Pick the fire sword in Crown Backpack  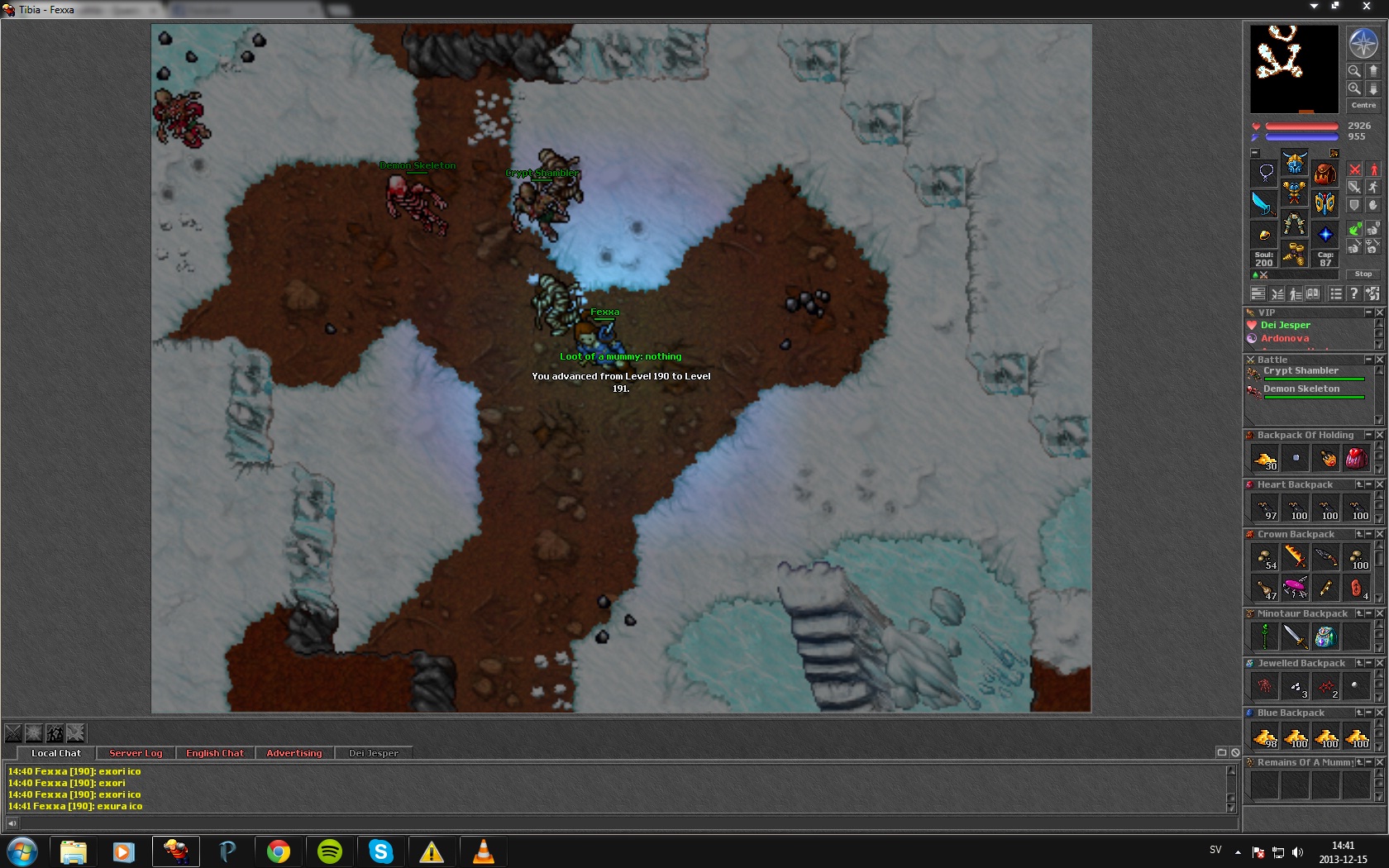point(1295,557)
